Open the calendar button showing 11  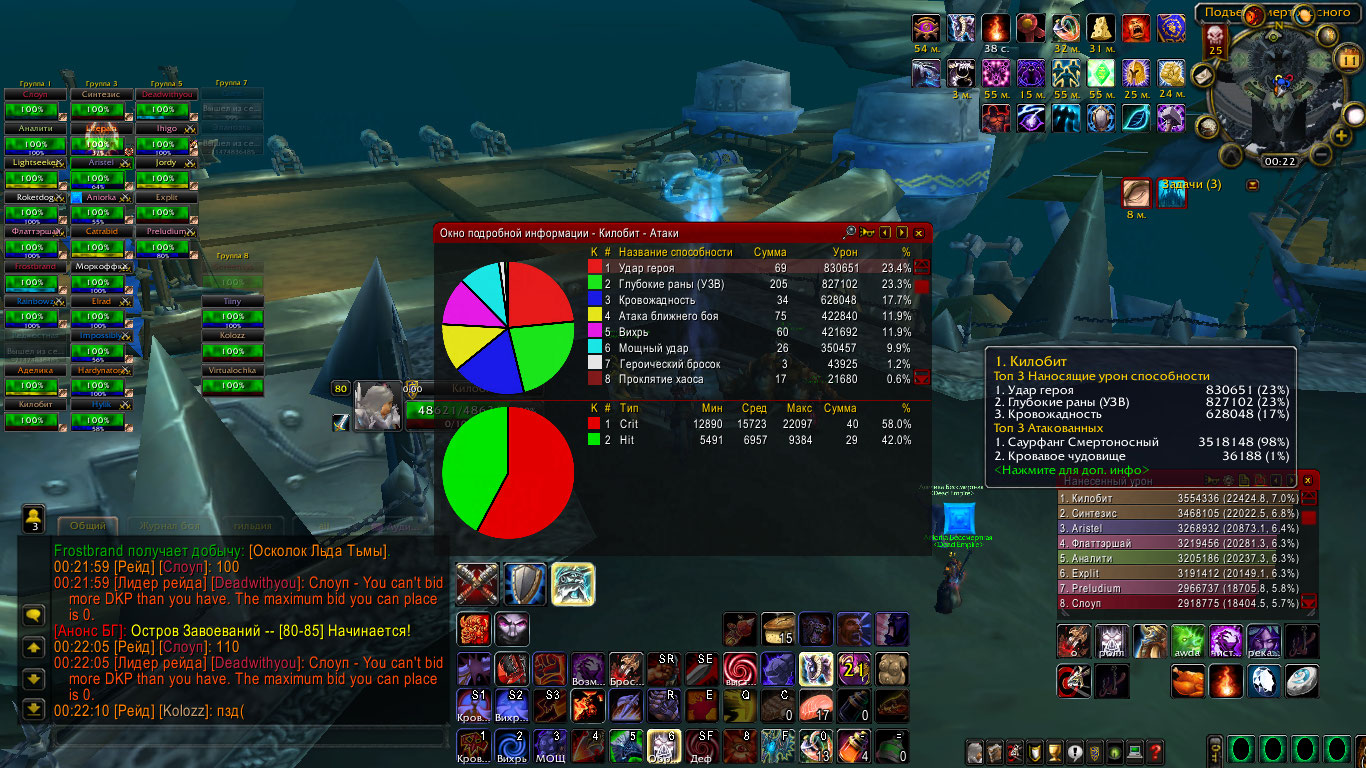[x=1348, y=58]
